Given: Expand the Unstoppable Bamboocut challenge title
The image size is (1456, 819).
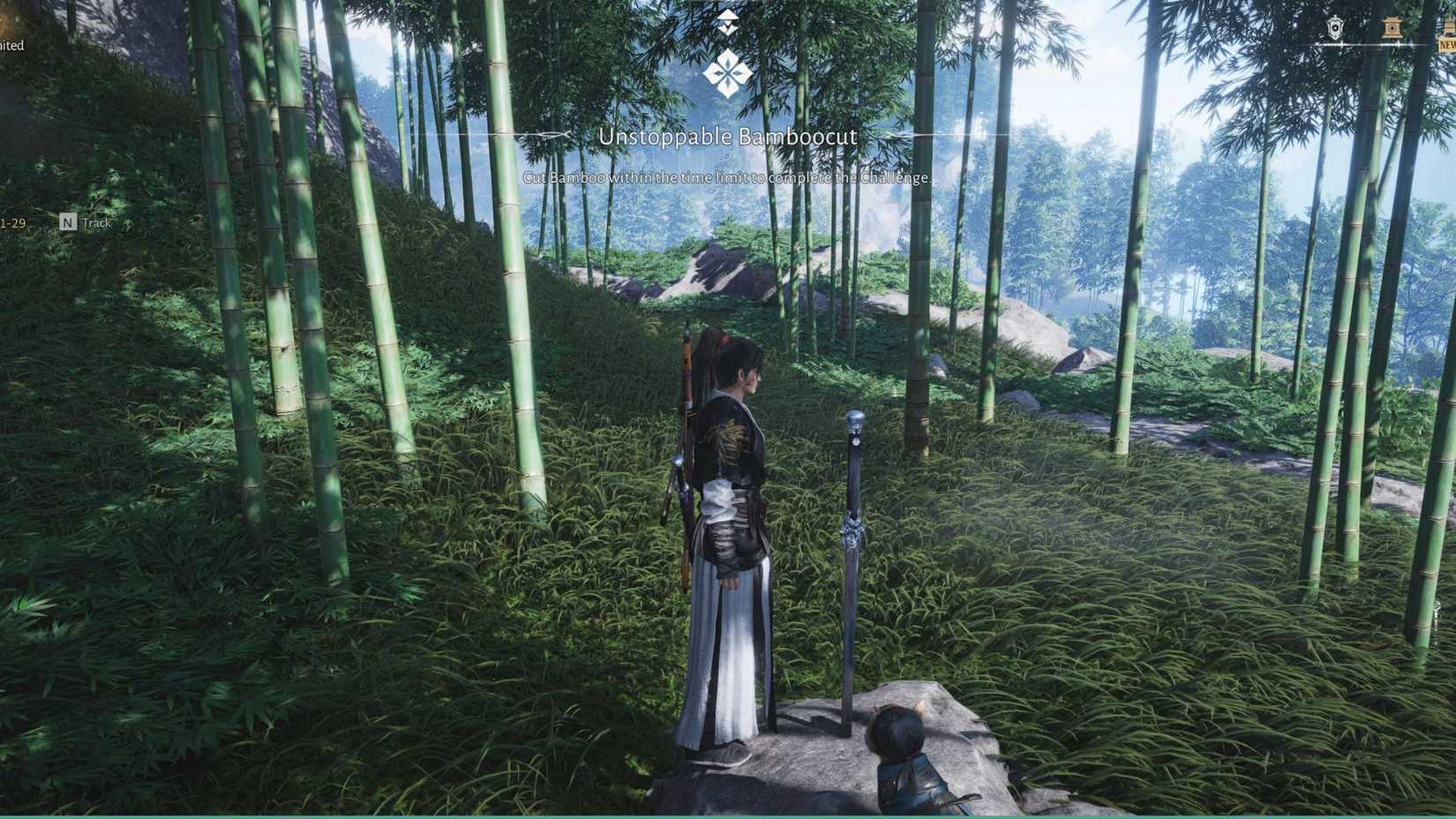Looking at the screenshot, I should coord(729,137).
